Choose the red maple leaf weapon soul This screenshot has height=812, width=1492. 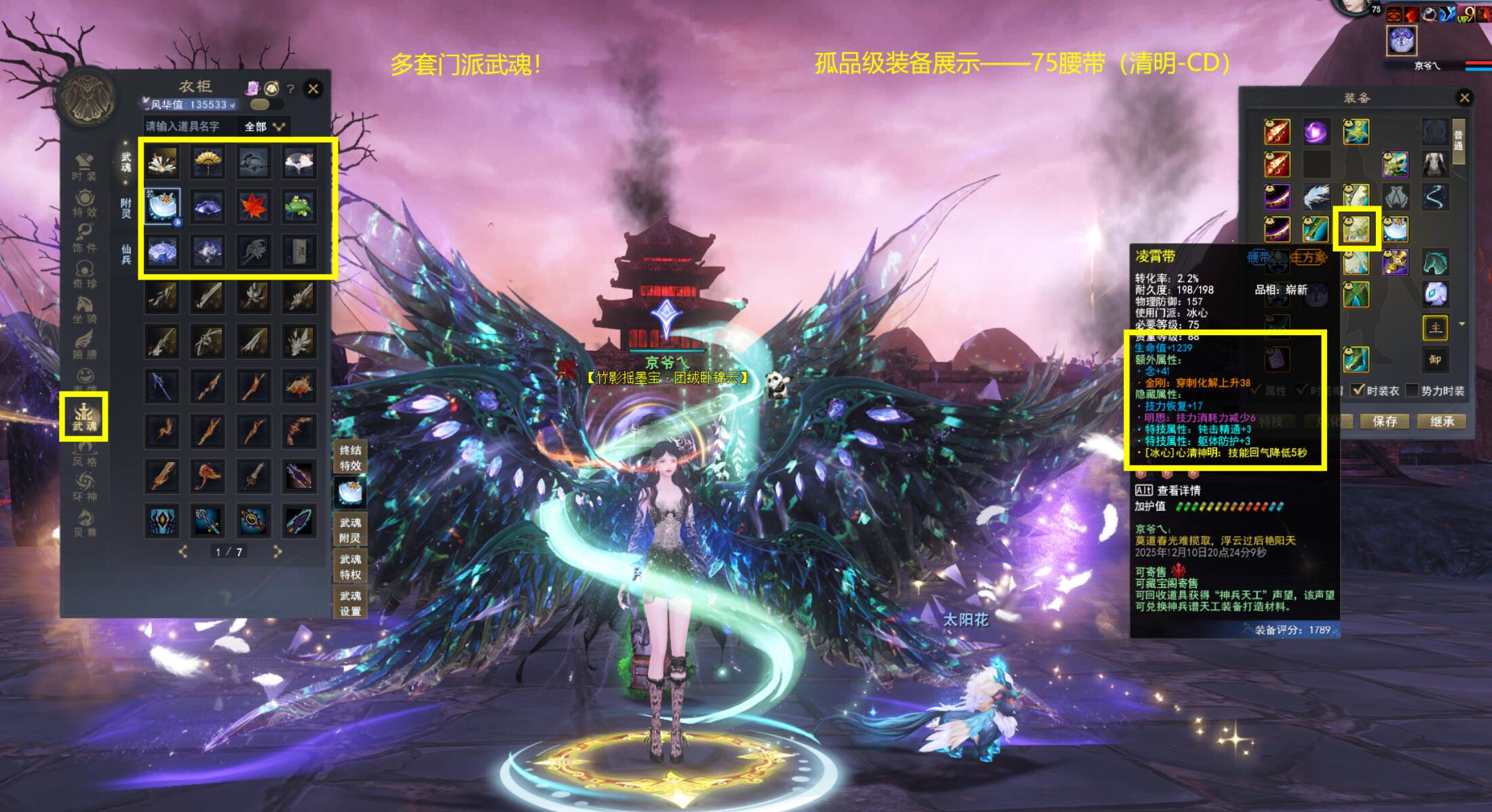pyautogui.click(x=254, y=206)
